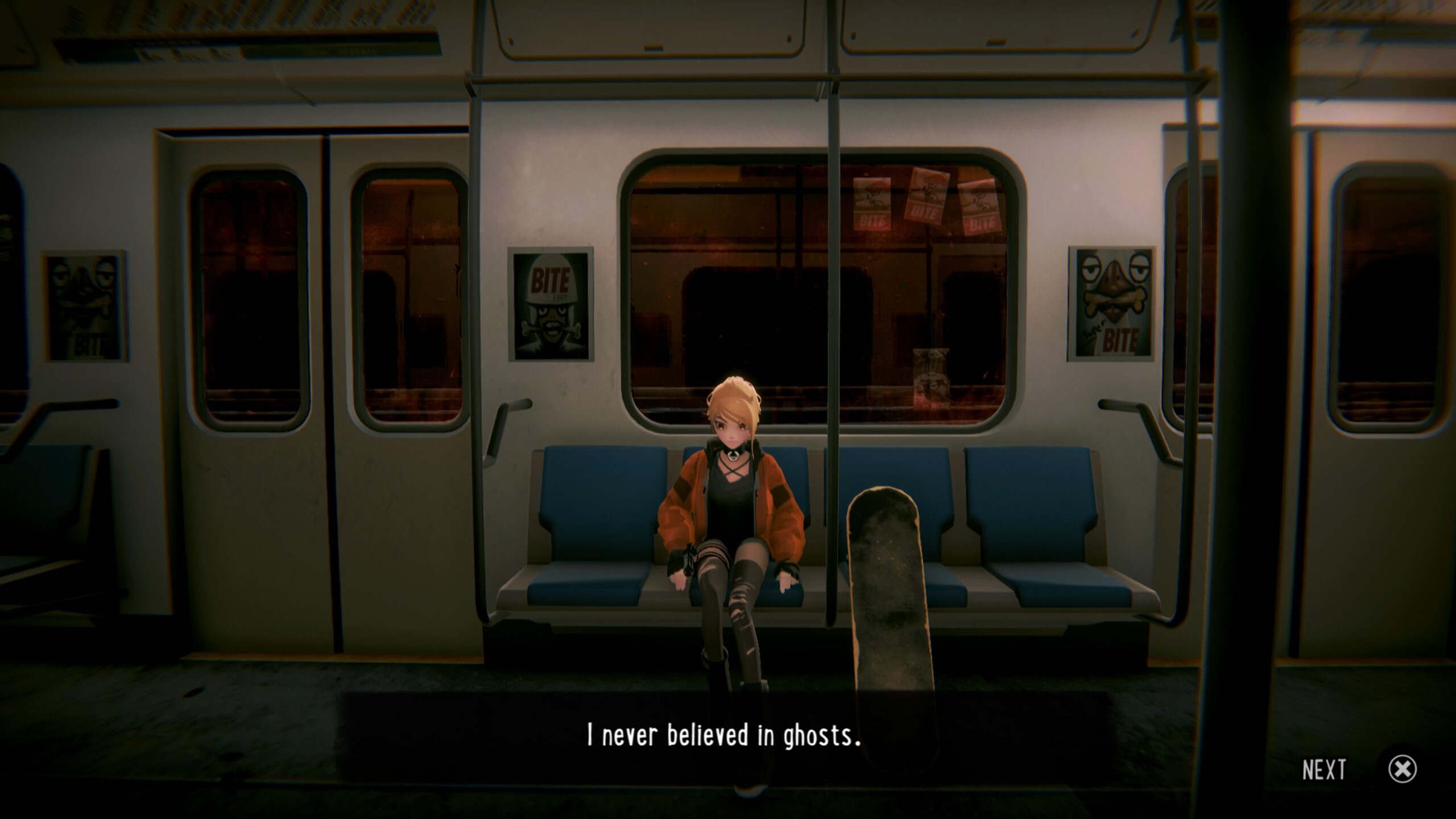The image size is (1456, 819).
Task: Continue the dialogue with the NEXT label
Action: [x=1324, y=770]
